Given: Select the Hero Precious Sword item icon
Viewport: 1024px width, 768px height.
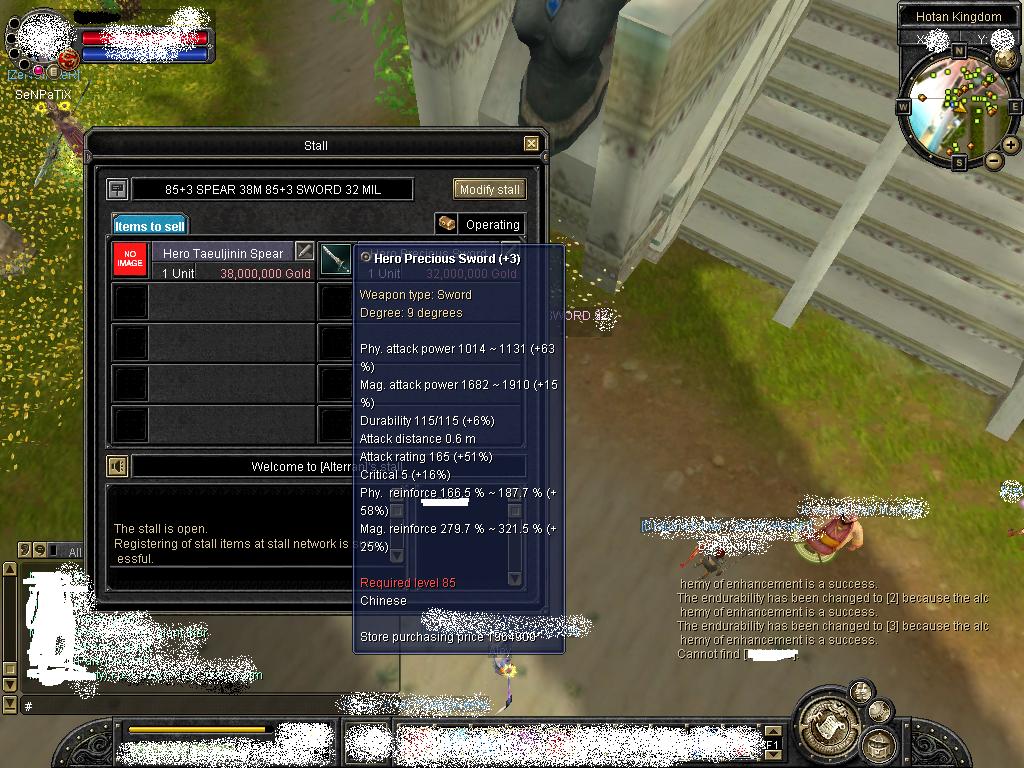Looking at the screenshot, I should tap(336, 261).
